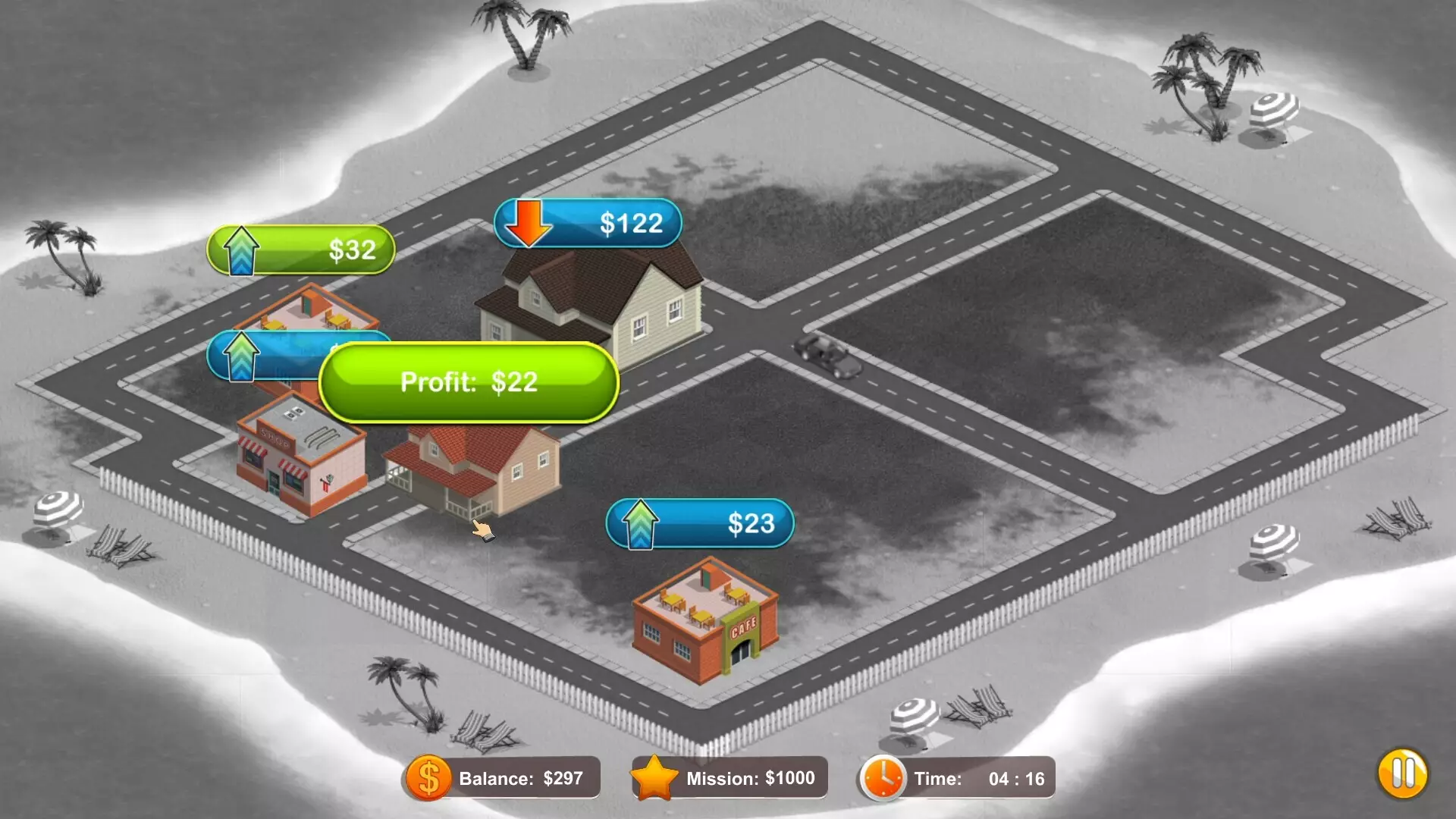This screenshot has height=819, width=1456.
Task: Click the up arrow on the shop's price bubble
Action: coord(240,356)
